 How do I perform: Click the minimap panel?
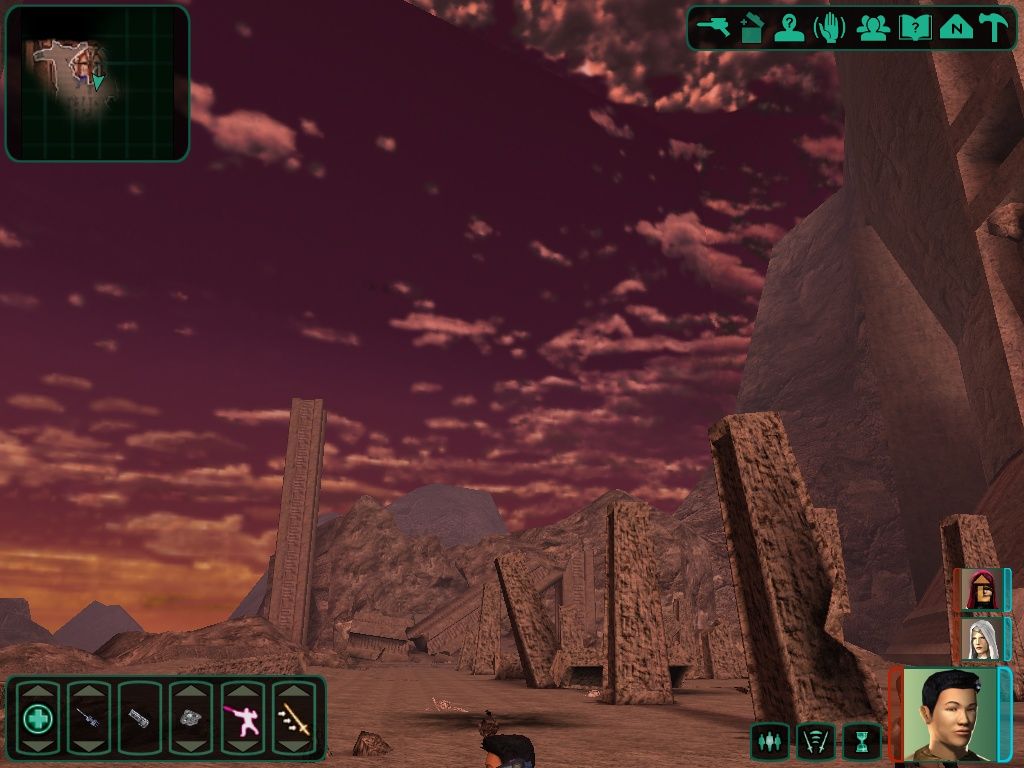97,84
